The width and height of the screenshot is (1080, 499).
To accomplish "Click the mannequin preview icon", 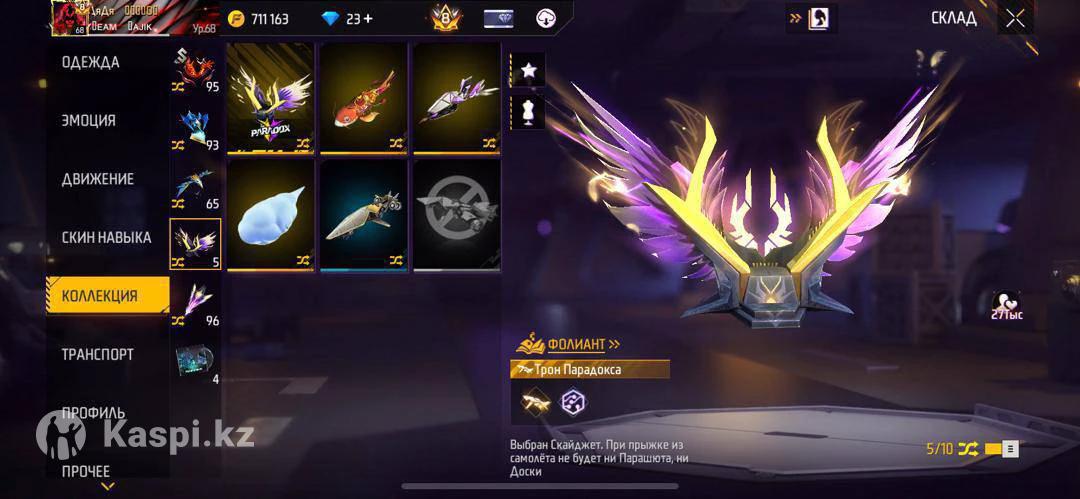I will point(528,111).
